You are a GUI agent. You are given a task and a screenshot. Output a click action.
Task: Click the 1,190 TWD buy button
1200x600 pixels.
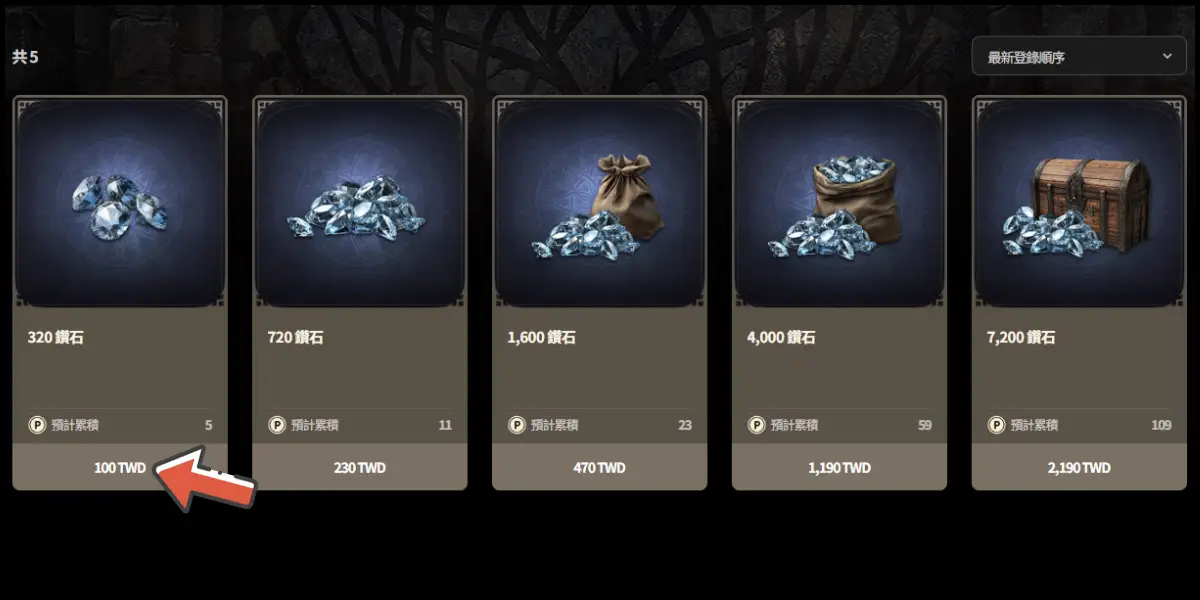click(840, 467)
